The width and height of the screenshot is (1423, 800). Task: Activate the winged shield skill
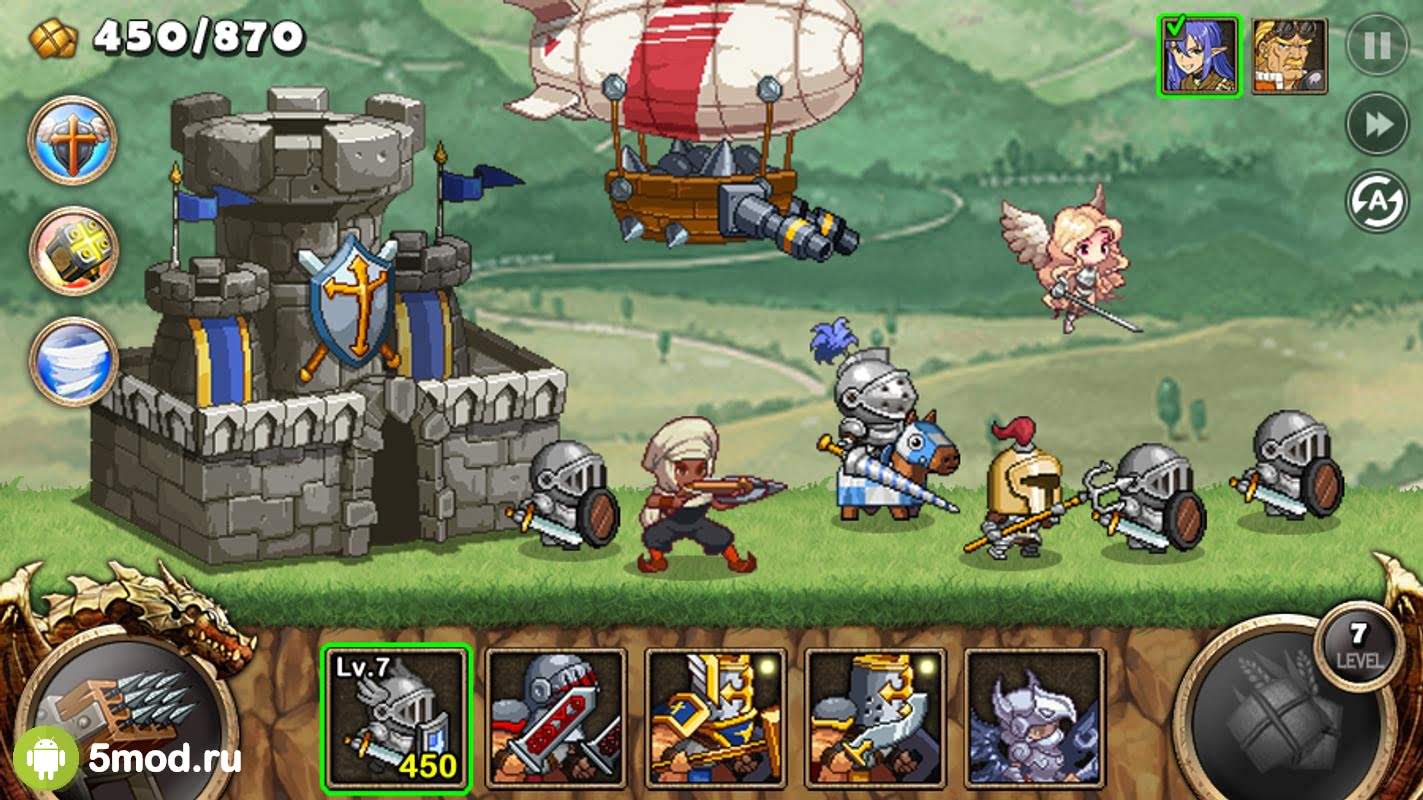[x=72, y=140]
